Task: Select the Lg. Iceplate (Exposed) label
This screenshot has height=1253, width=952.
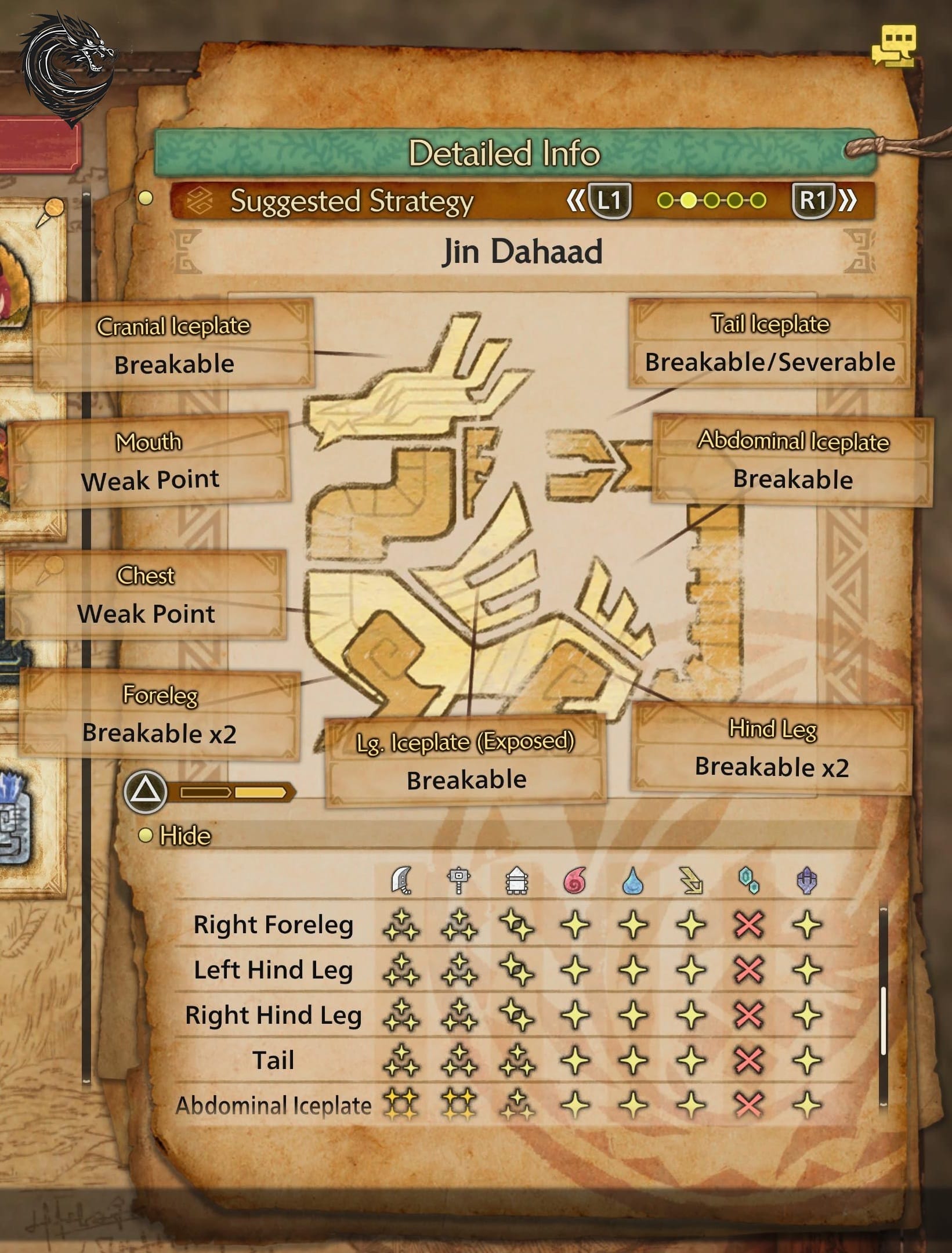Action: [x=466, y=761]
